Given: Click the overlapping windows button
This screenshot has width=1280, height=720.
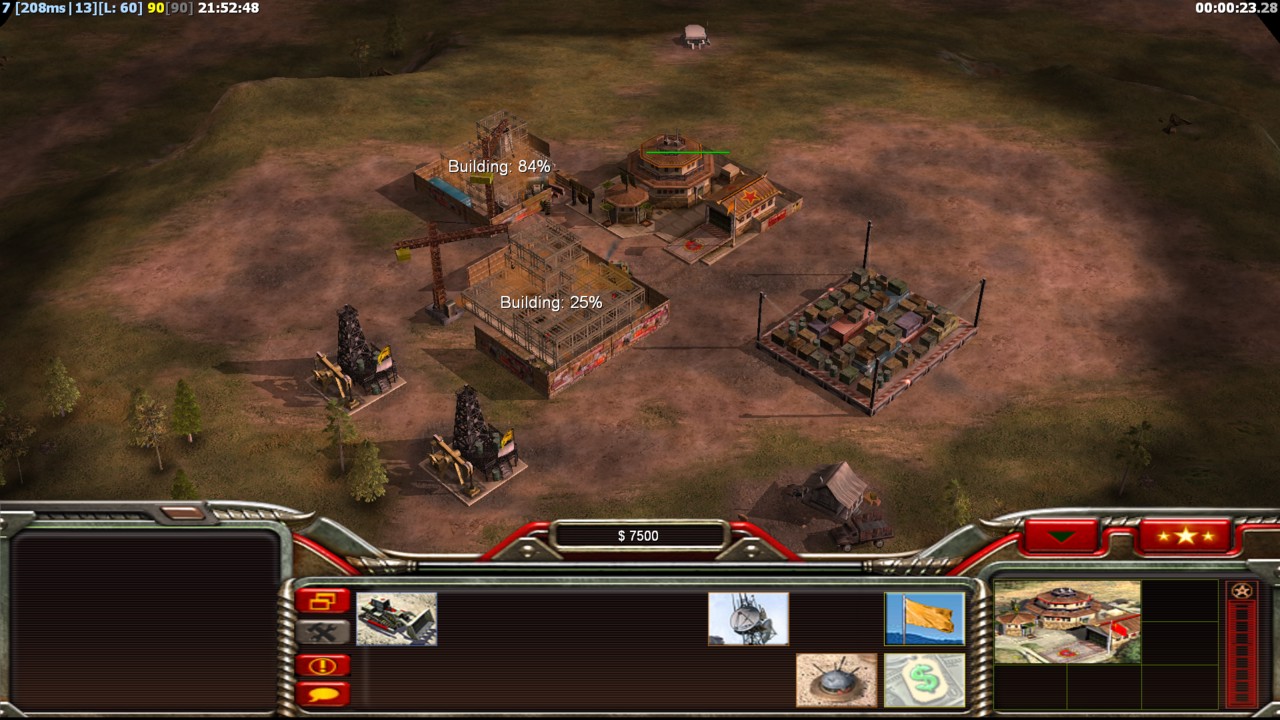Looking at the screenshot, I should (322, 601).
